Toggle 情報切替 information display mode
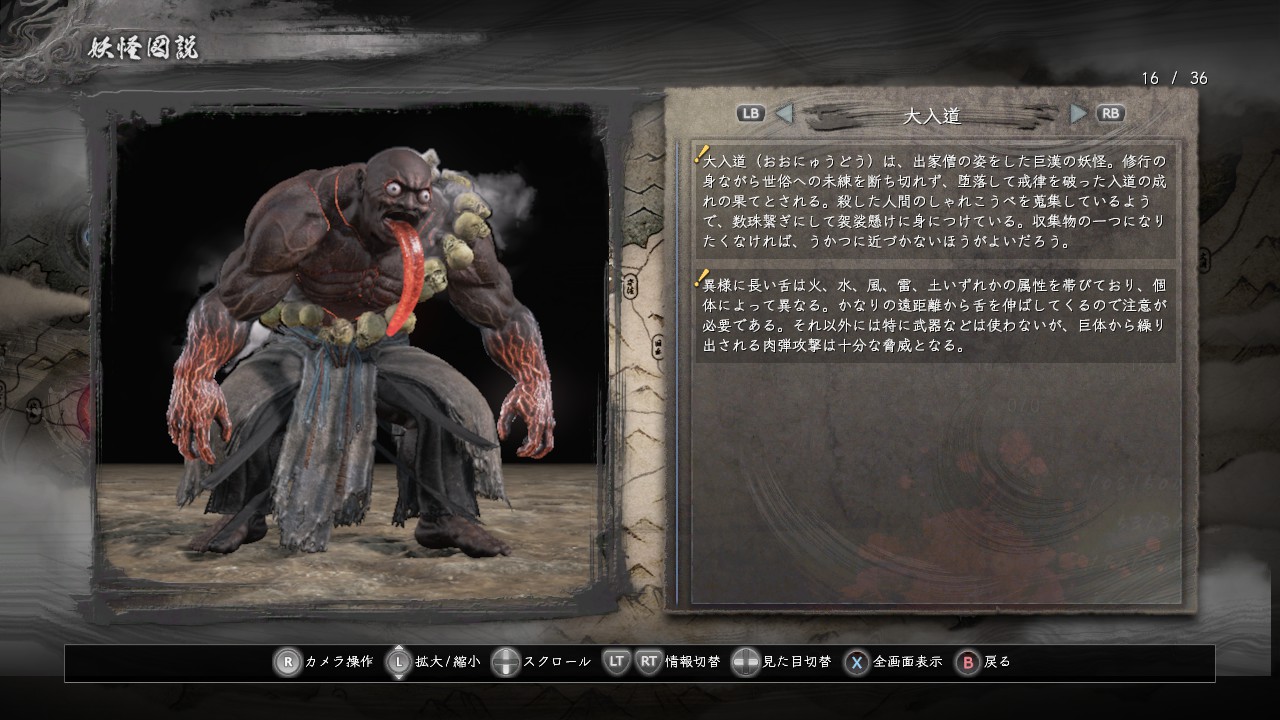1280x720 pixels. pyautogui.click(x=691, y=661)
